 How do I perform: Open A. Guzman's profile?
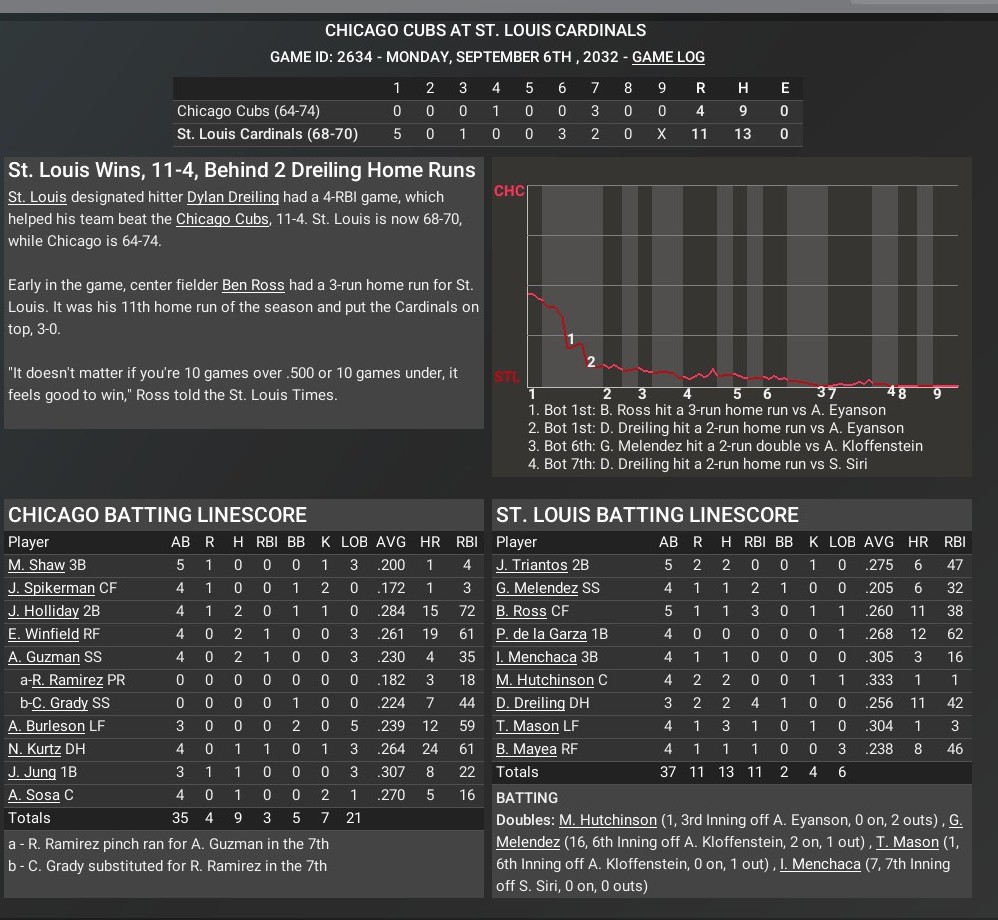(x=43, y=657)
